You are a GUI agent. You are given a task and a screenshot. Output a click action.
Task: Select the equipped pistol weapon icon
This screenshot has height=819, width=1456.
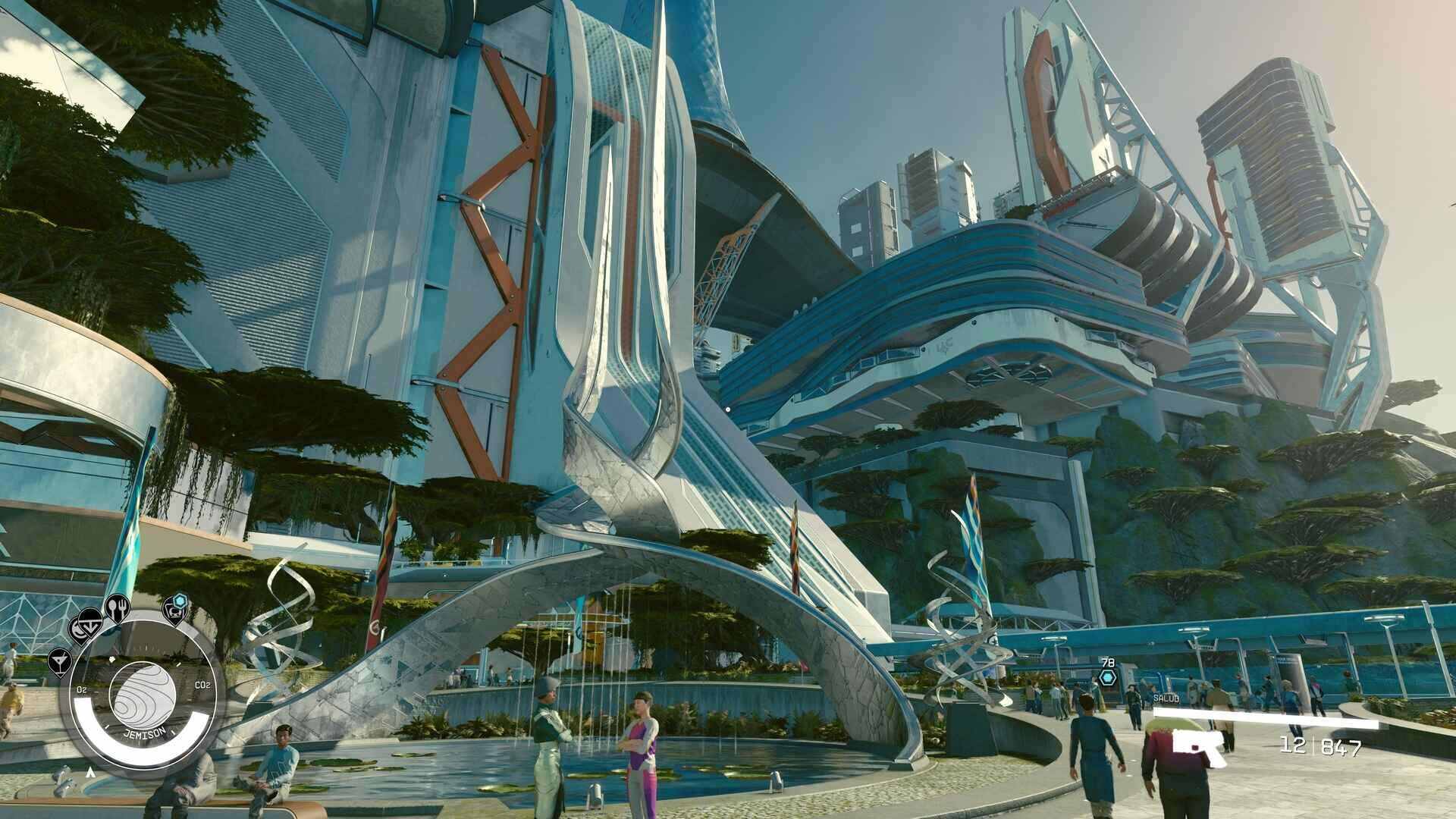pos(1200,743)
